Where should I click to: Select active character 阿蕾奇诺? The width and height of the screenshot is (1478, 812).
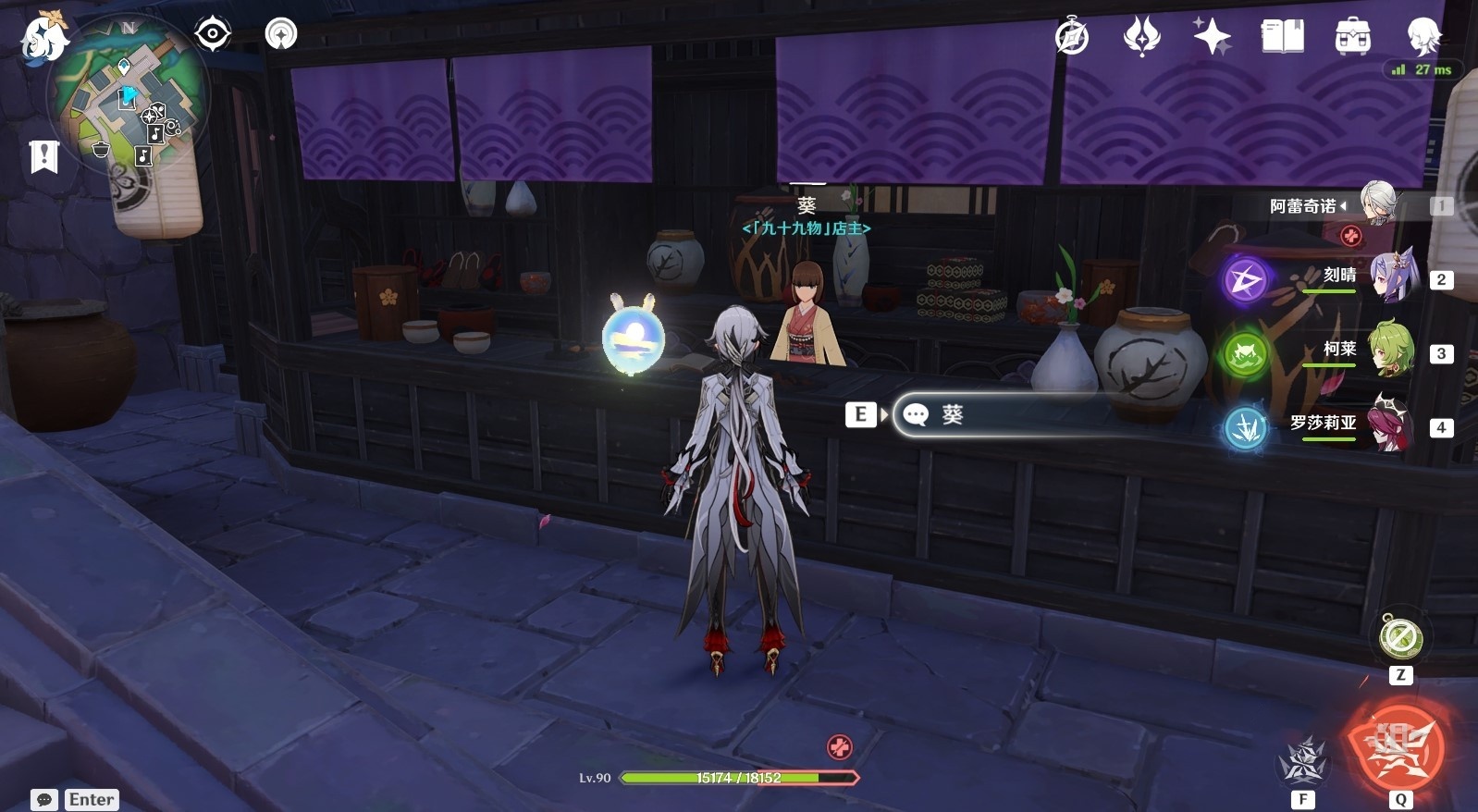(x=1378, y=204)
